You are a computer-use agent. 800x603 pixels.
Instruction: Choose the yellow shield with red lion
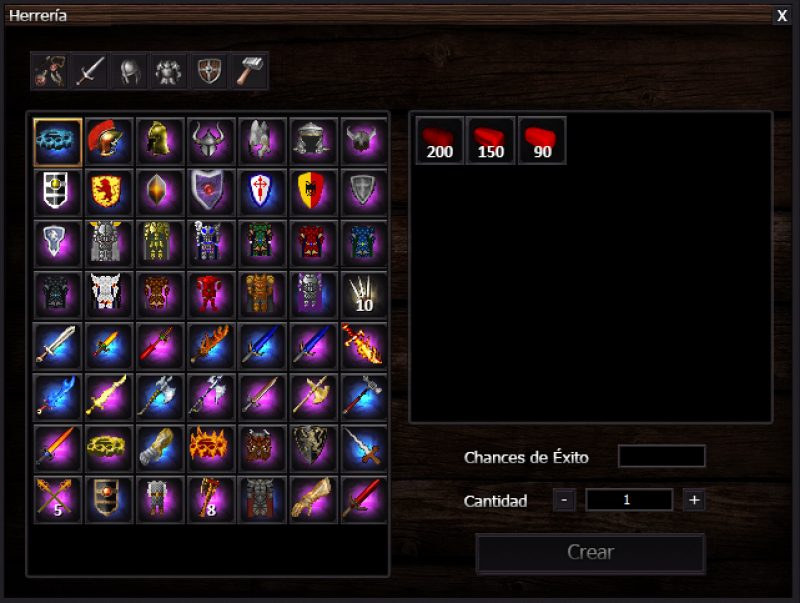pyautogui.click(x=109, y=191)
